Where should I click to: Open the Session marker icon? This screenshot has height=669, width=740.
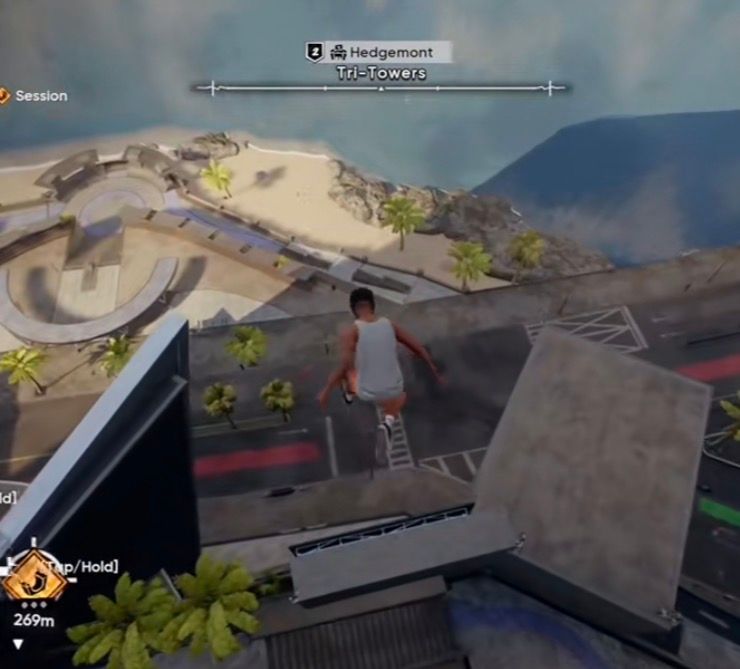tap(4, 96)
